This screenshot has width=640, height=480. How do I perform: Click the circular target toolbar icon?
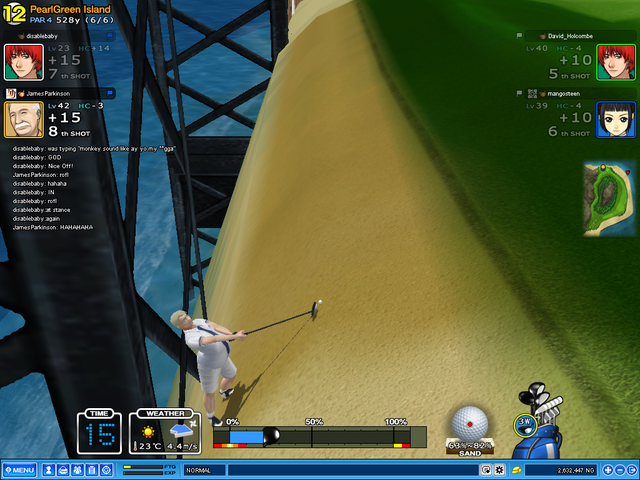coord(107,470)
